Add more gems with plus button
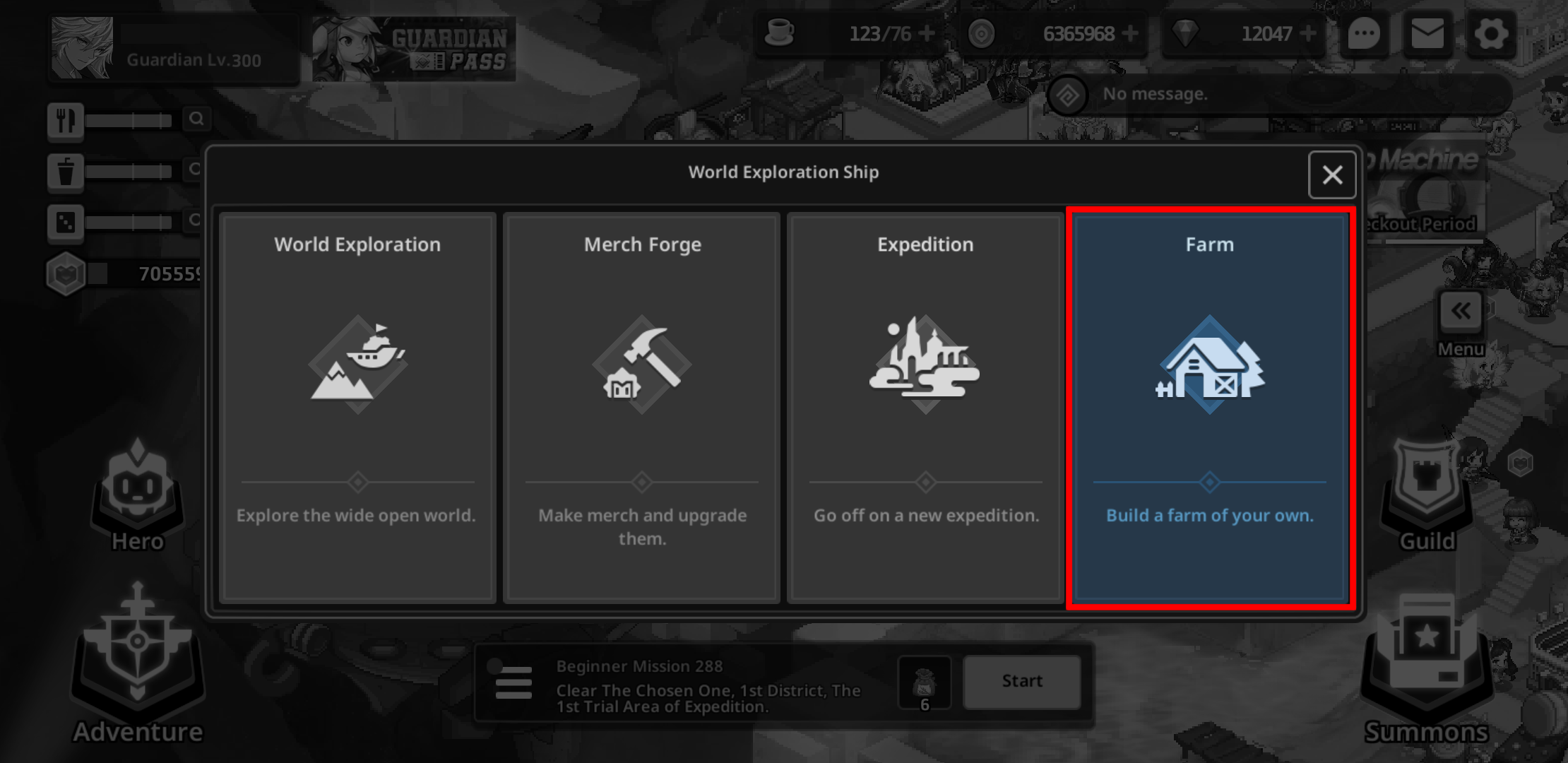 1307,33
